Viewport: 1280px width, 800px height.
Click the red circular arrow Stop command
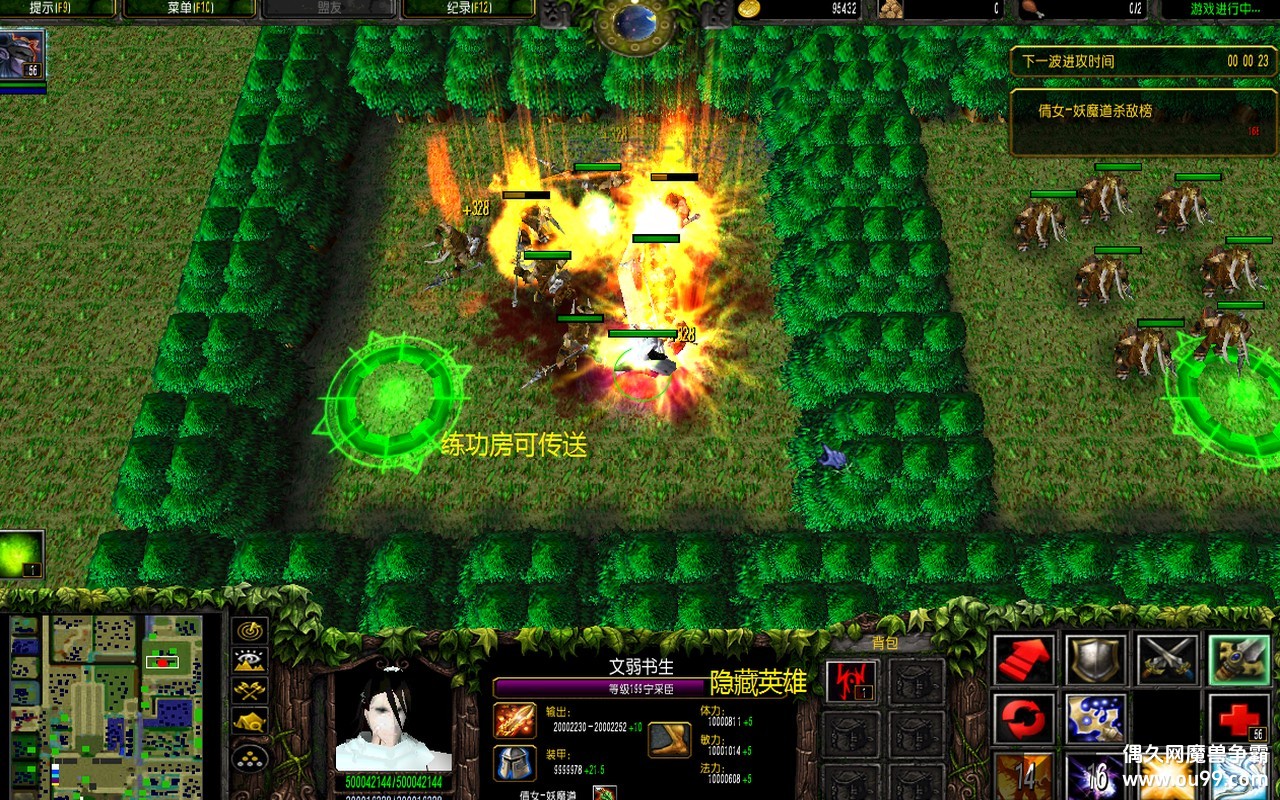1024,719
